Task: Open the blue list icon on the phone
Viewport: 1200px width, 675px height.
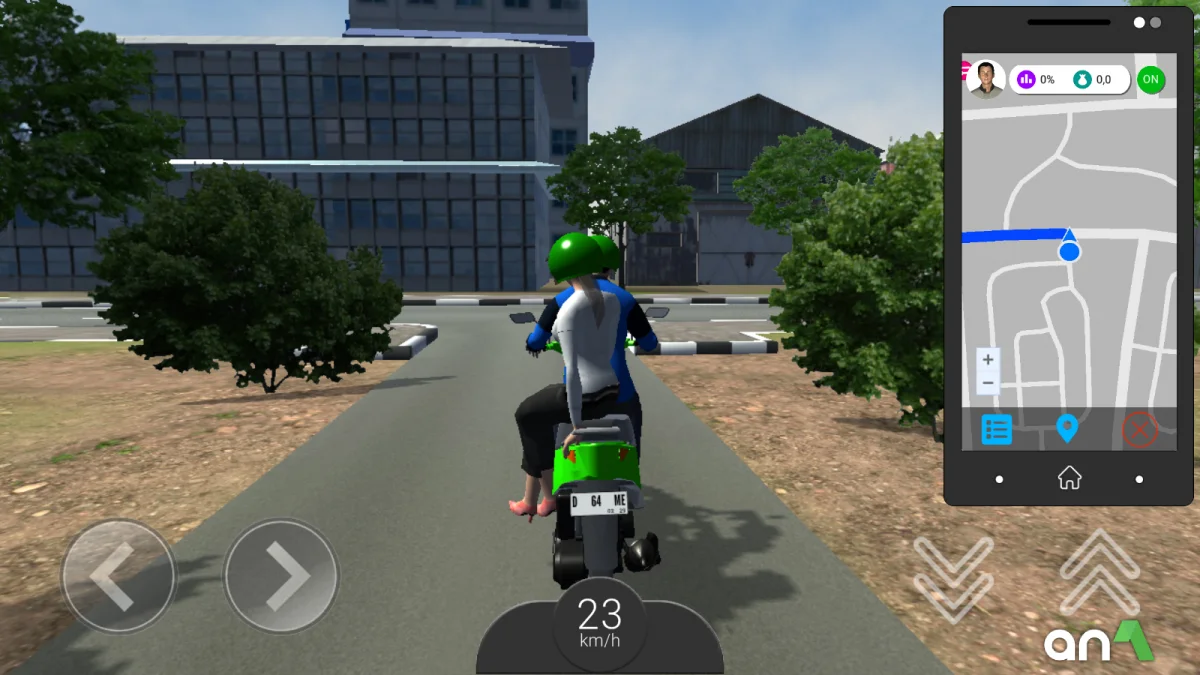Action: tap(997, 429)
